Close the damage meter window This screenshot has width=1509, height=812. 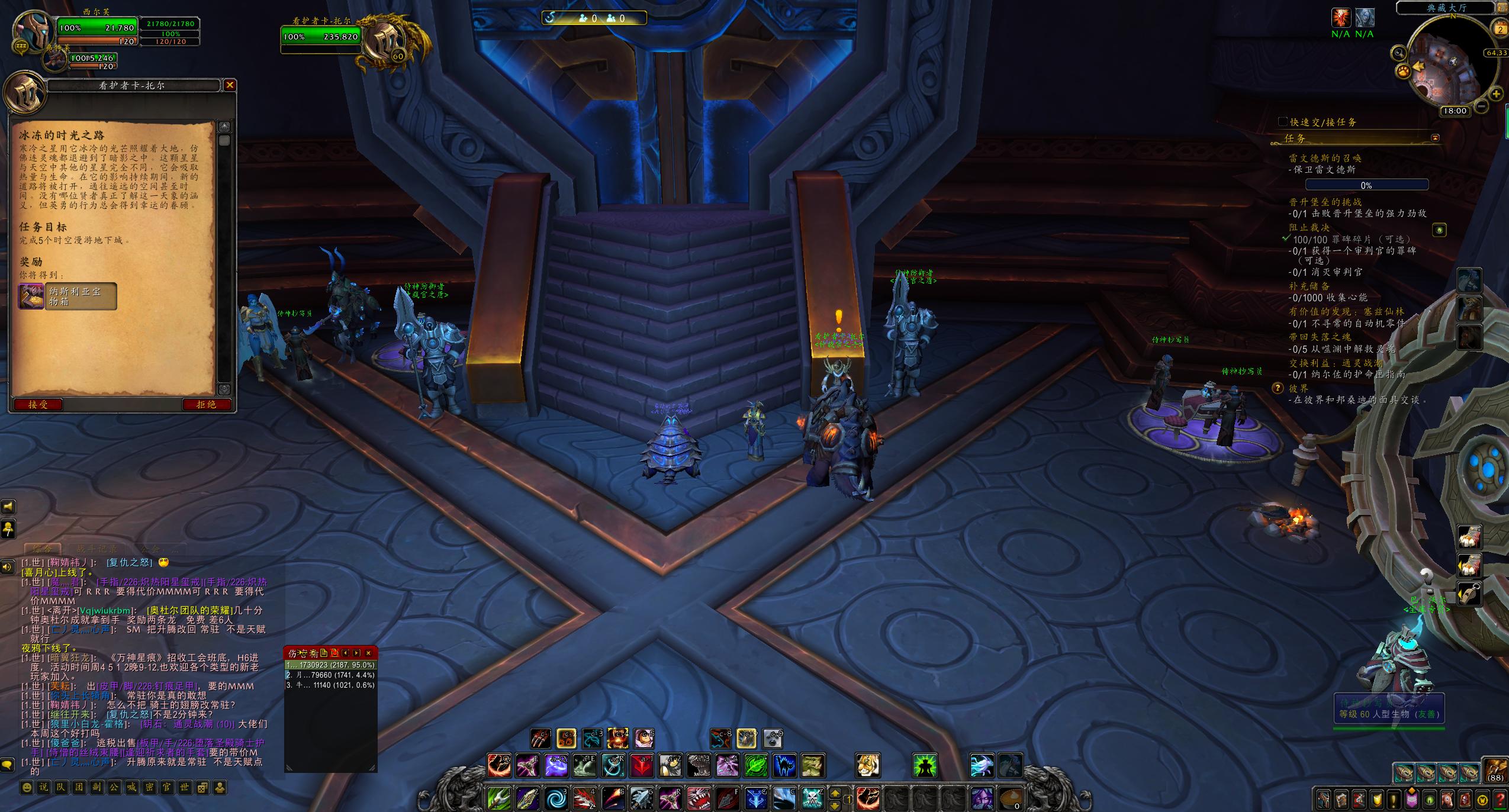[x=368, y=653]
